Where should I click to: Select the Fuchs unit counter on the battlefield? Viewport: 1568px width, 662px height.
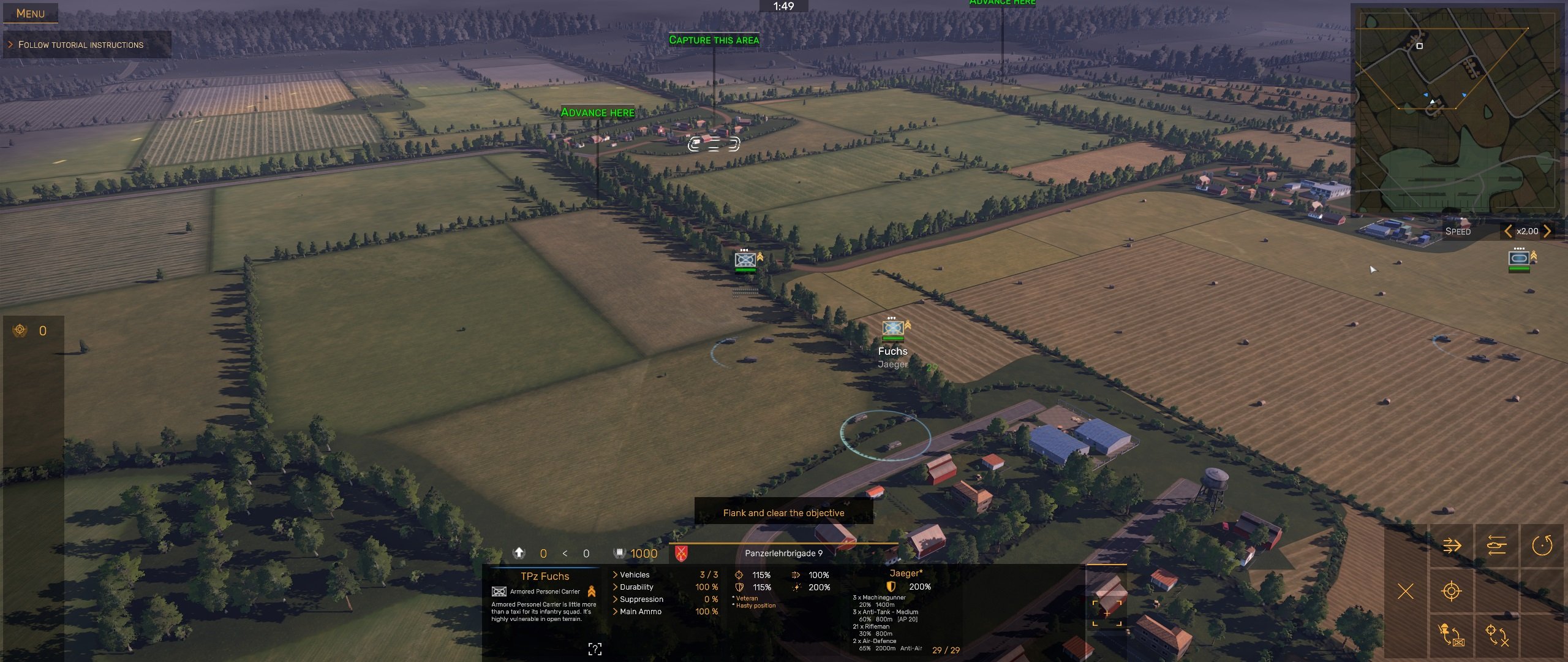click(893, 329)
